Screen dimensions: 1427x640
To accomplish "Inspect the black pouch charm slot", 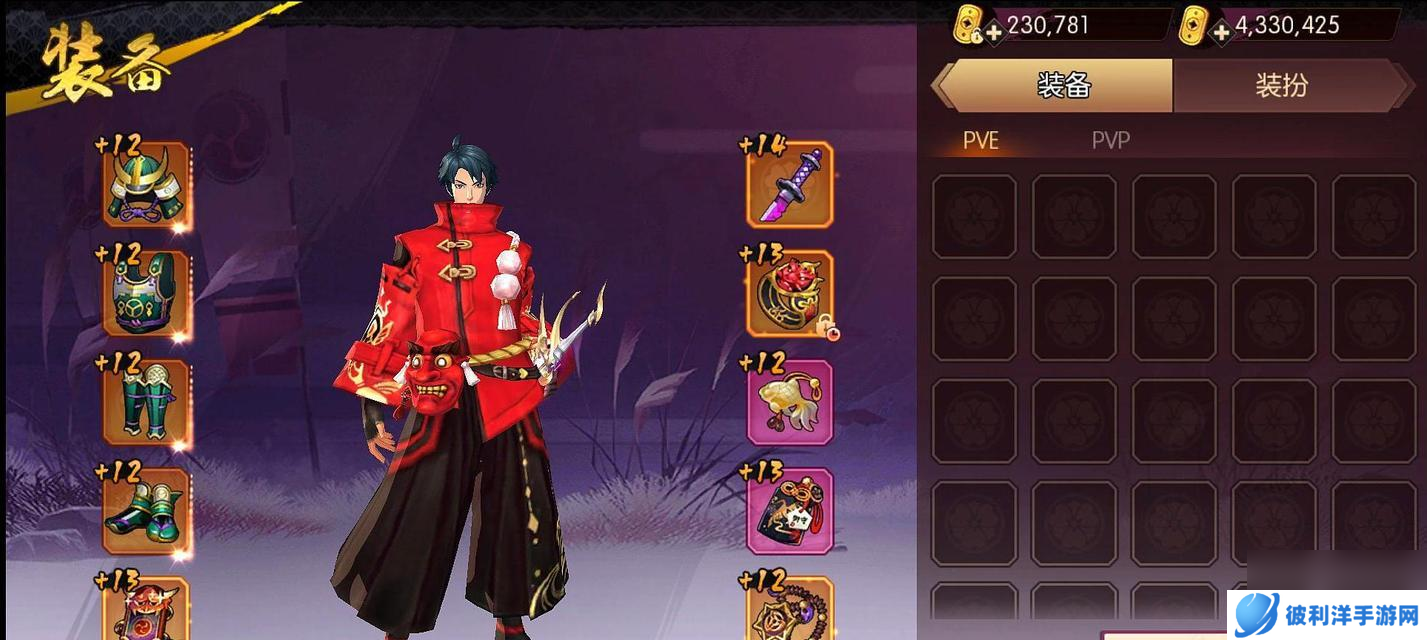I will (x=790, y=511).
